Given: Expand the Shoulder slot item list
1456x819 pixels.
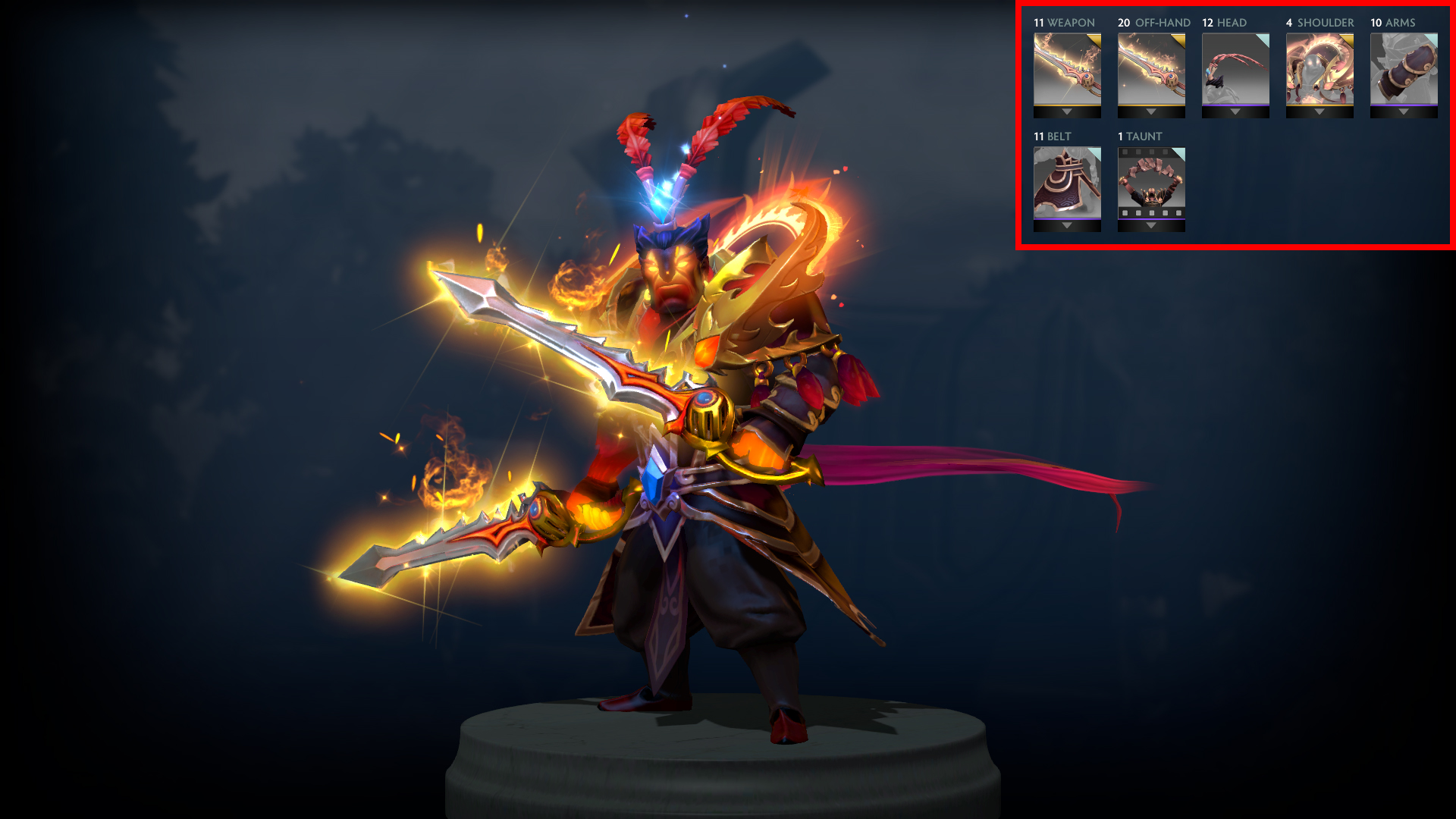Looking at the screenshot, I should tap(1318, 111).
